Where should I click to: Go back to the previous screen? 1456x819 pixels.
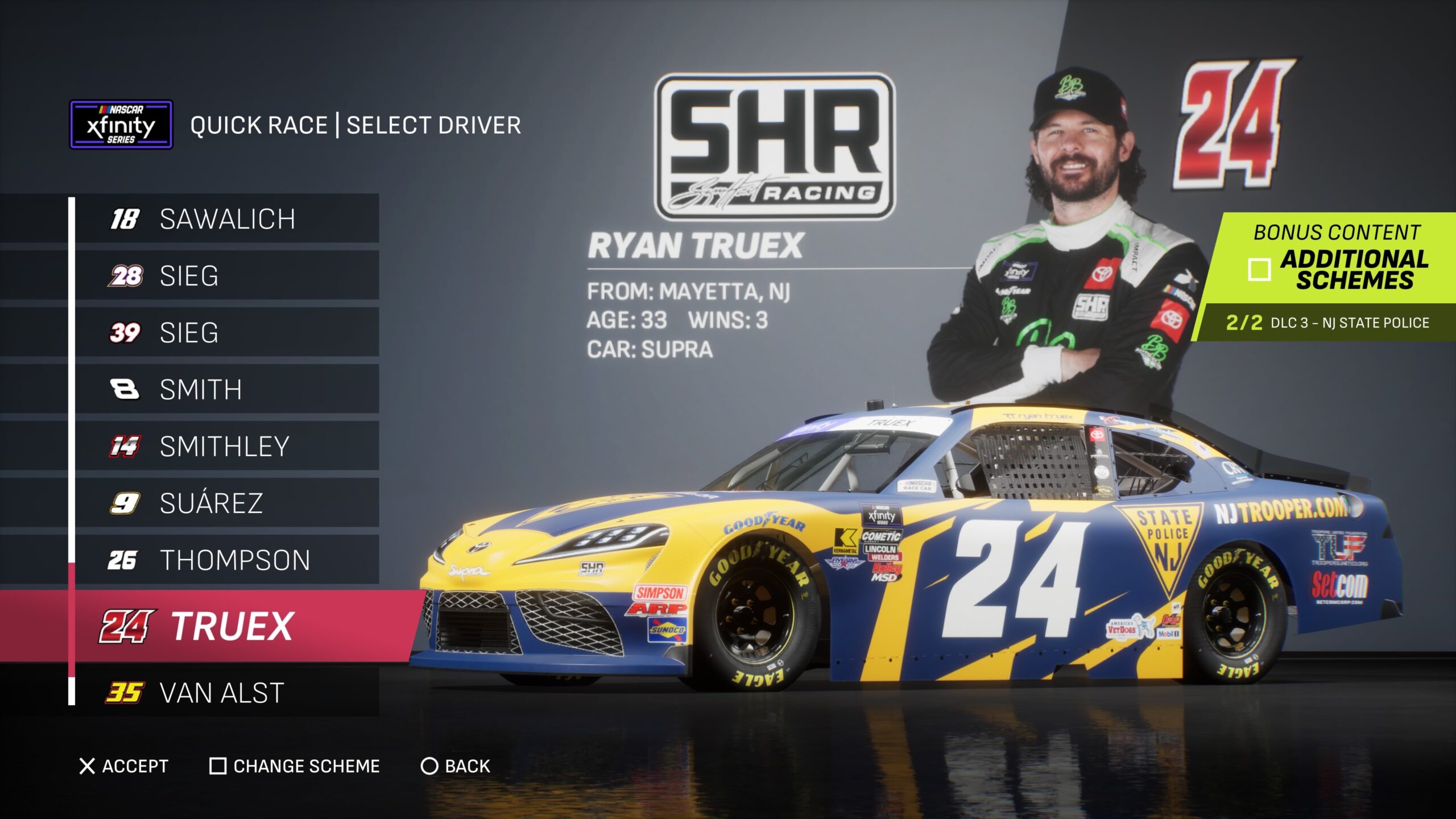tap(456, 766)
